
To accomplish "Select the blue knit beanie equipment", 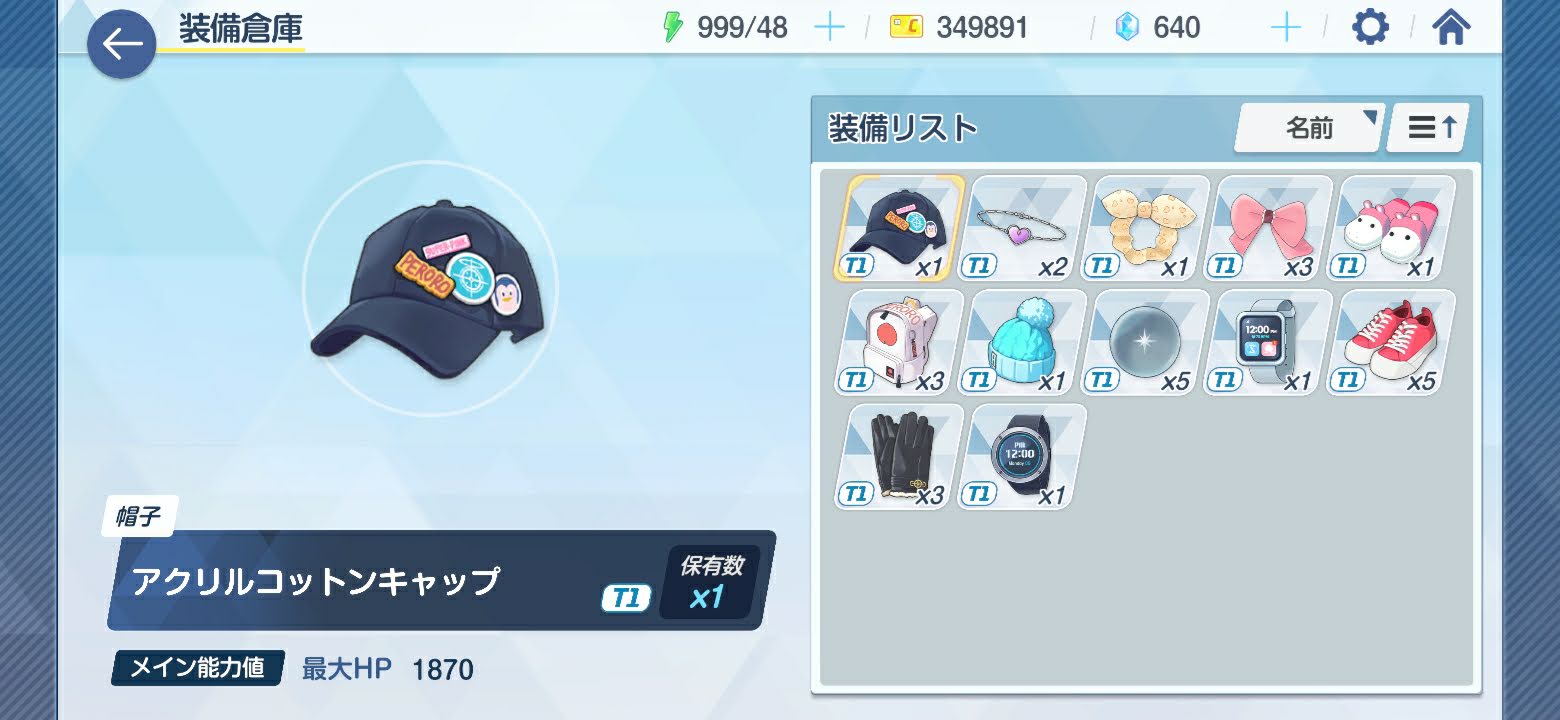I will point(1023,340).
